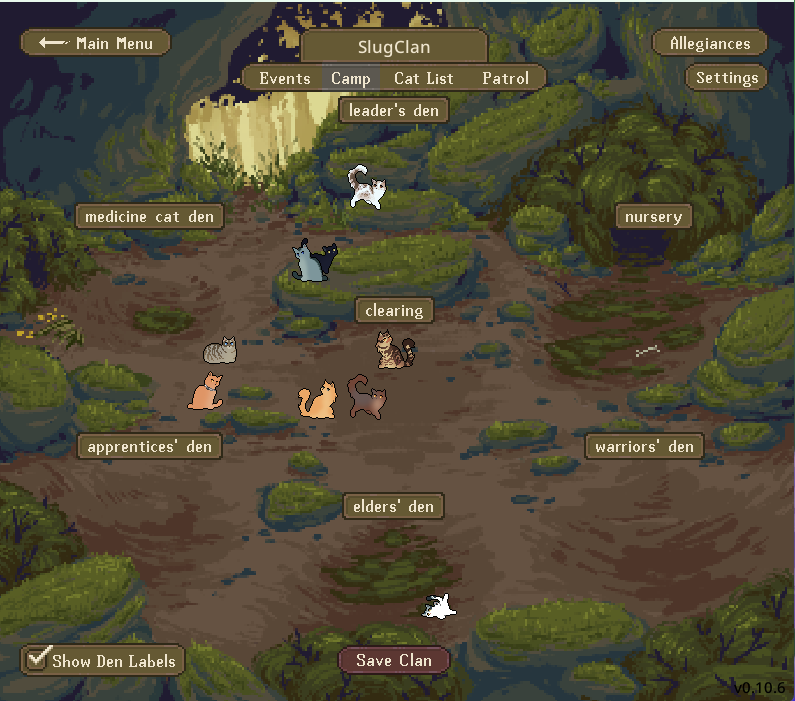The image size is (795, 701).
Task: Select the white cat lying near elders' den
Action: pos(438,605)
